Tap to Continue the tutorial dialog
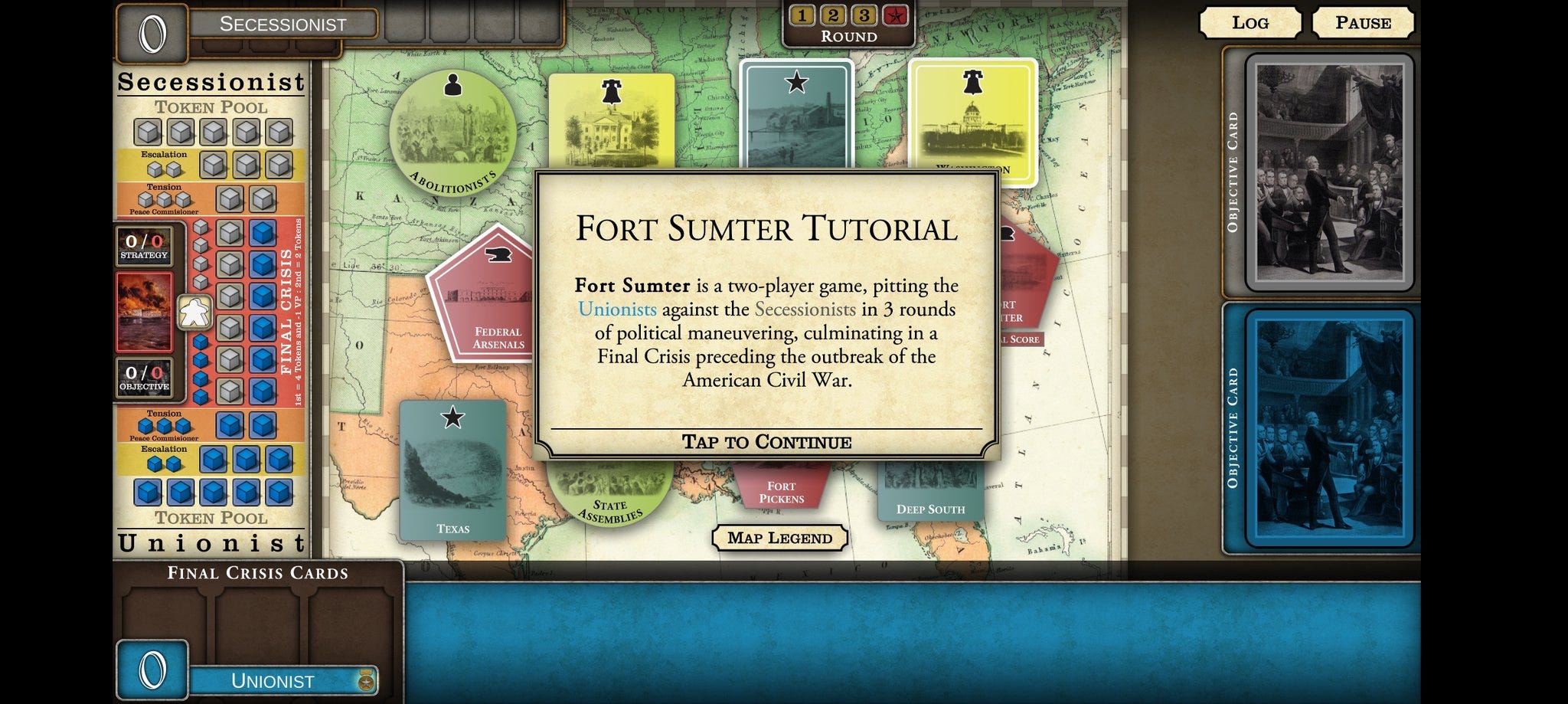This screenshot has height=704, width=1568. point(766,442)
